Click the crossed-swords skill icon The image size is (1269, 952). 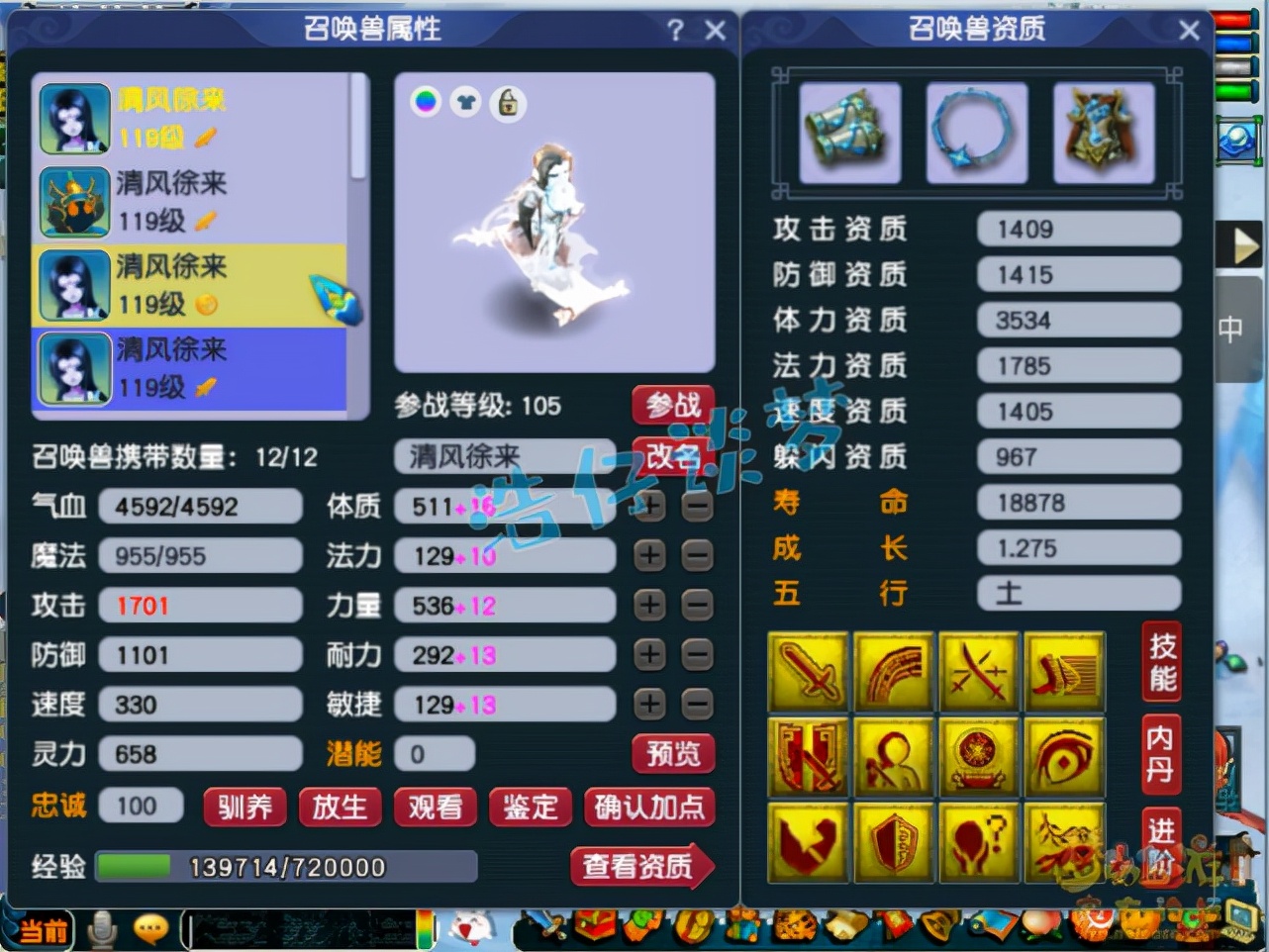pos(980,673)
